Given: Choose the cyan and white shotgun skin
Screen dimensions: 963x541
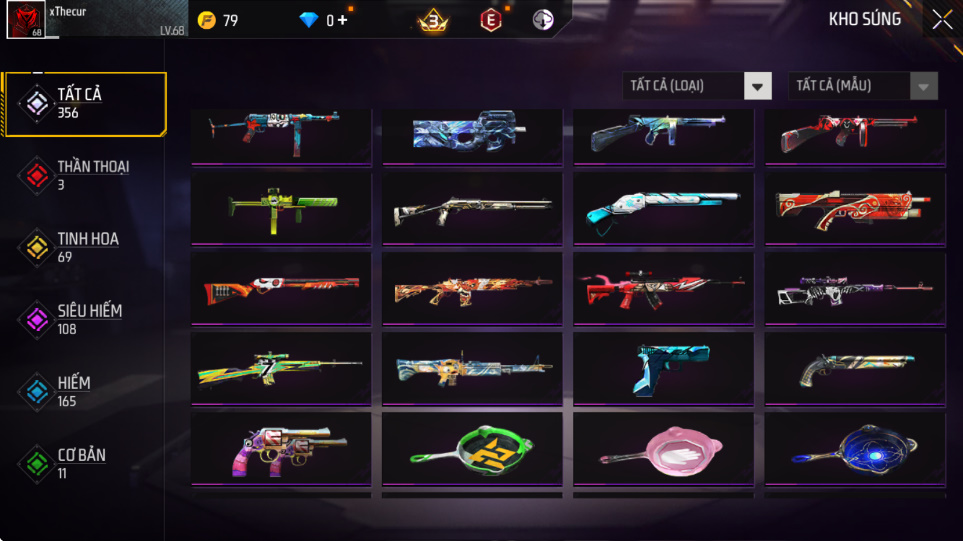Looking at the screenshot, I should click(x=663, y=208).
